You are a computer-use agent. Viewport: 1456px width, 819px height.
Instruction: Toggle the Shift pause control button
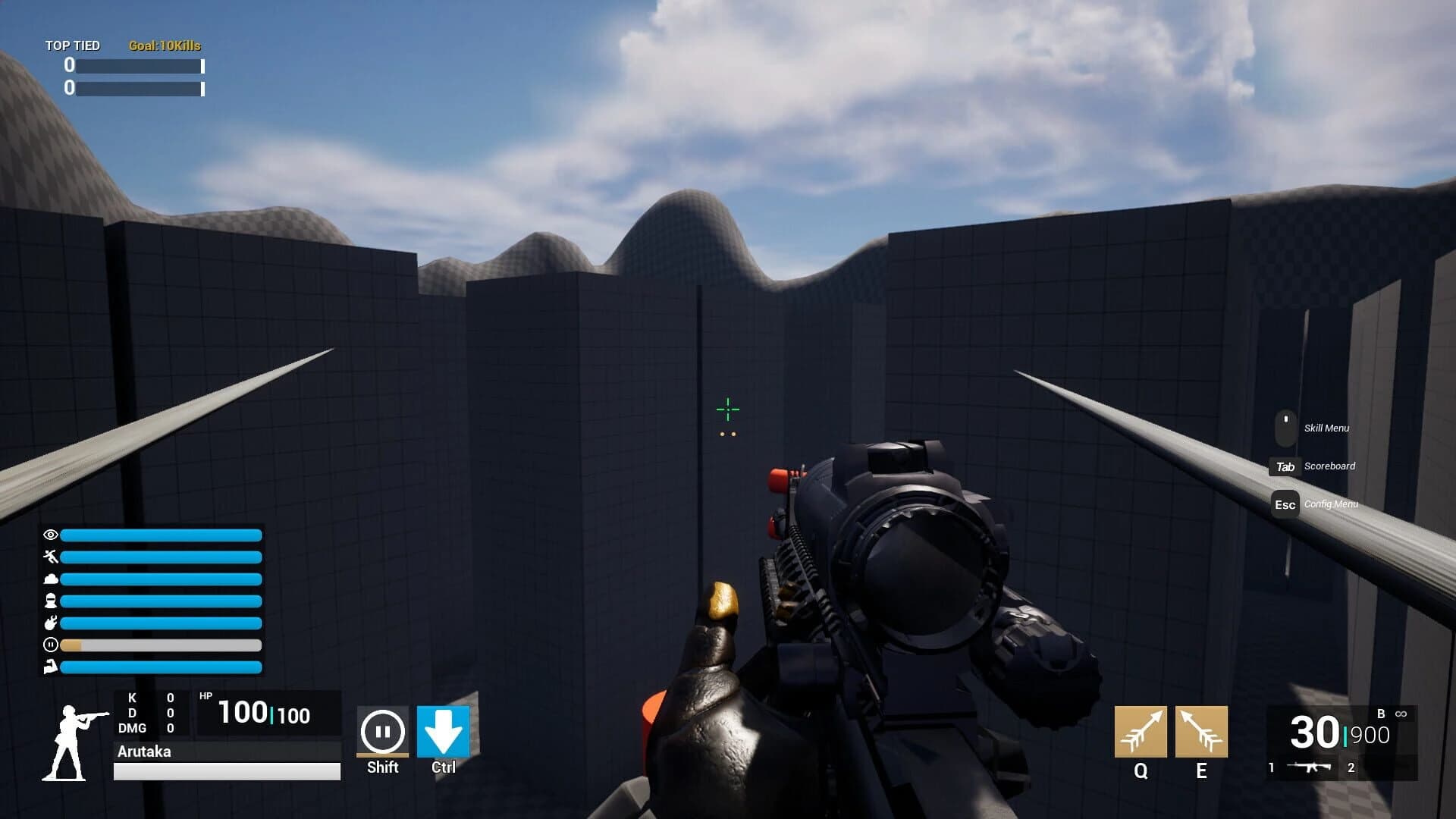[382, 730]
